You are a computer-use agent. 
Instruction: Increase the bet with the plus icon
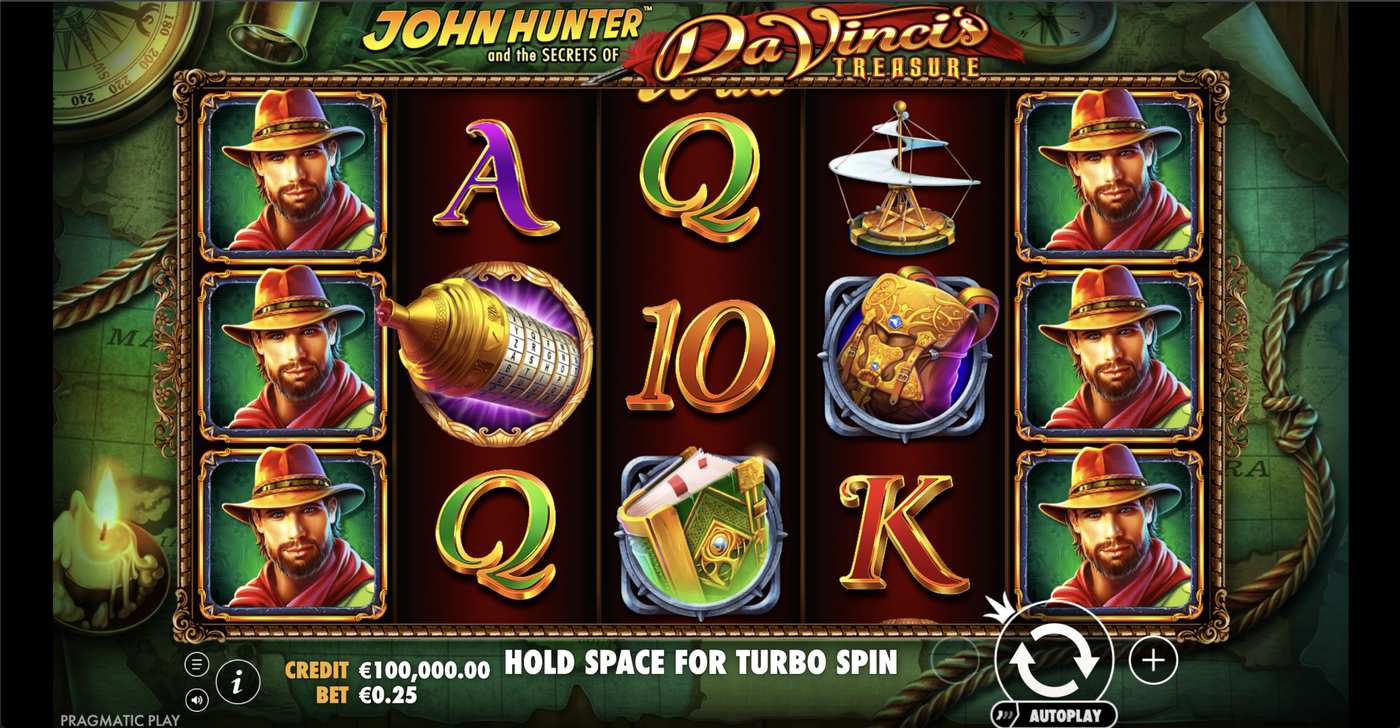pyautogui.click(x=1152, y=659)
